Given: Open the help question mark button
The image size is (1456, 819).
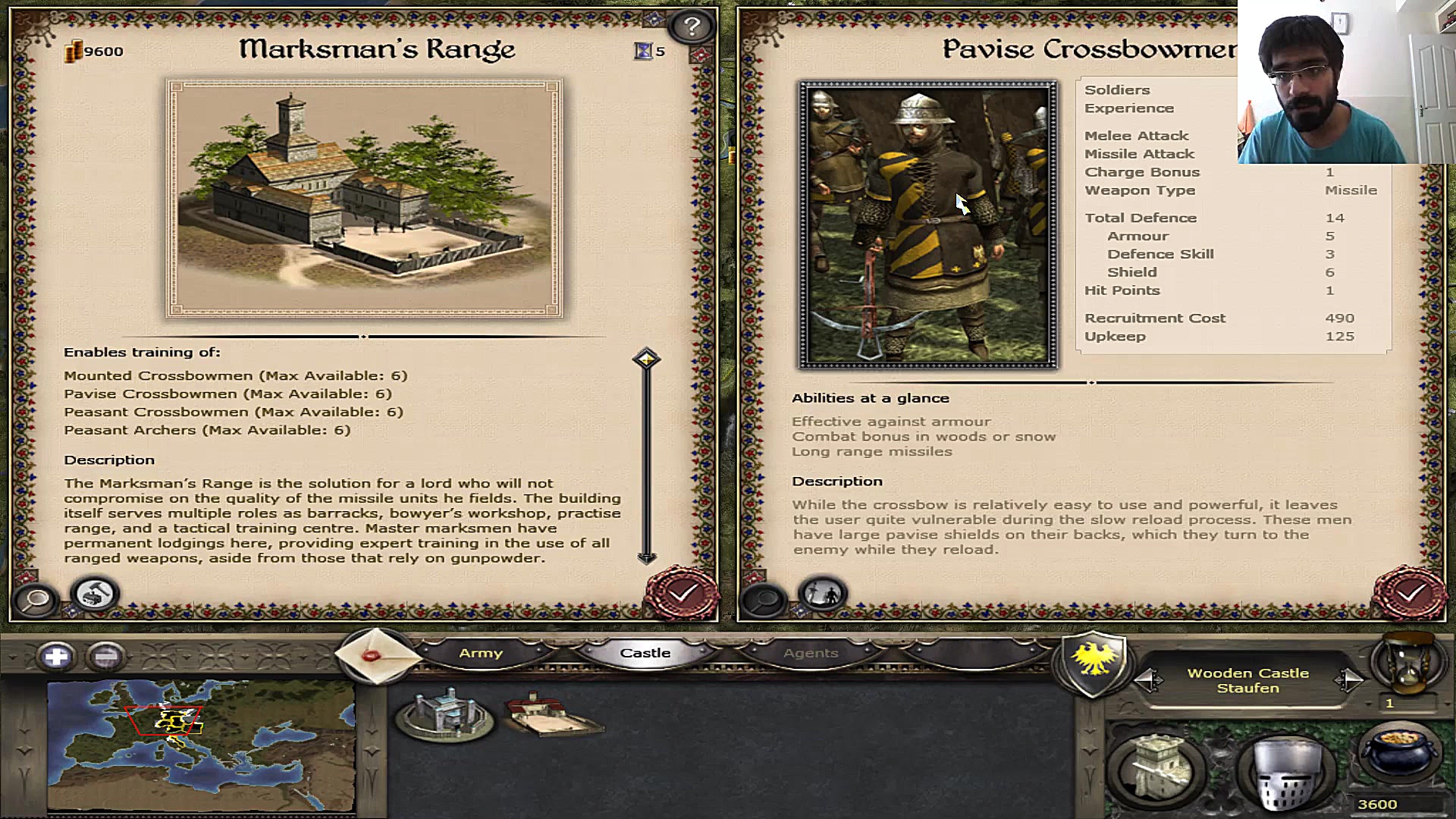Looking at the screenshot, I should point(691,27).
